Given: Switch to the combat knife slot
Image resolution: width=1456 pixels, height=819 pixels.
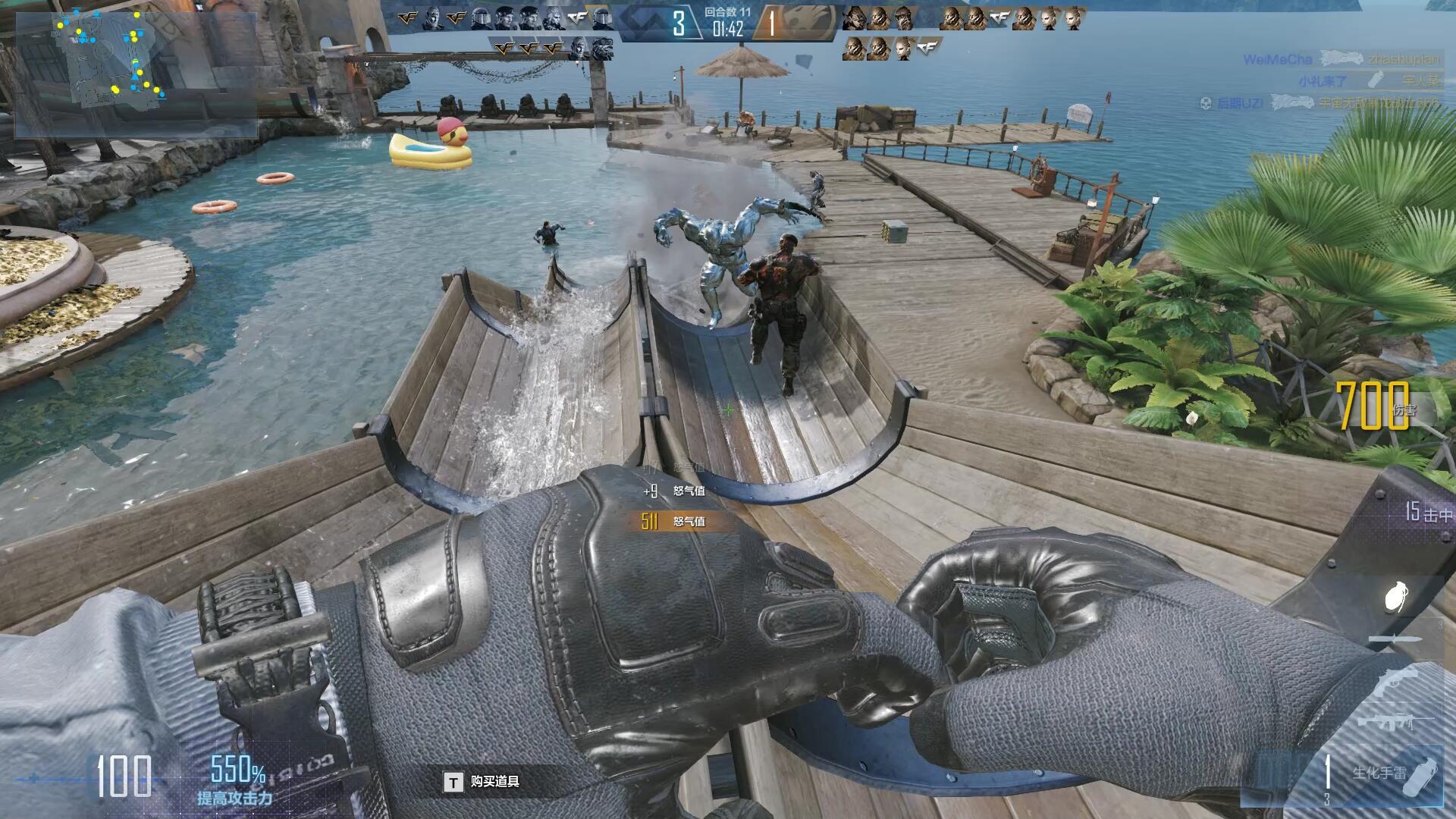Looking at the screenshot, I should point(1394,640).
